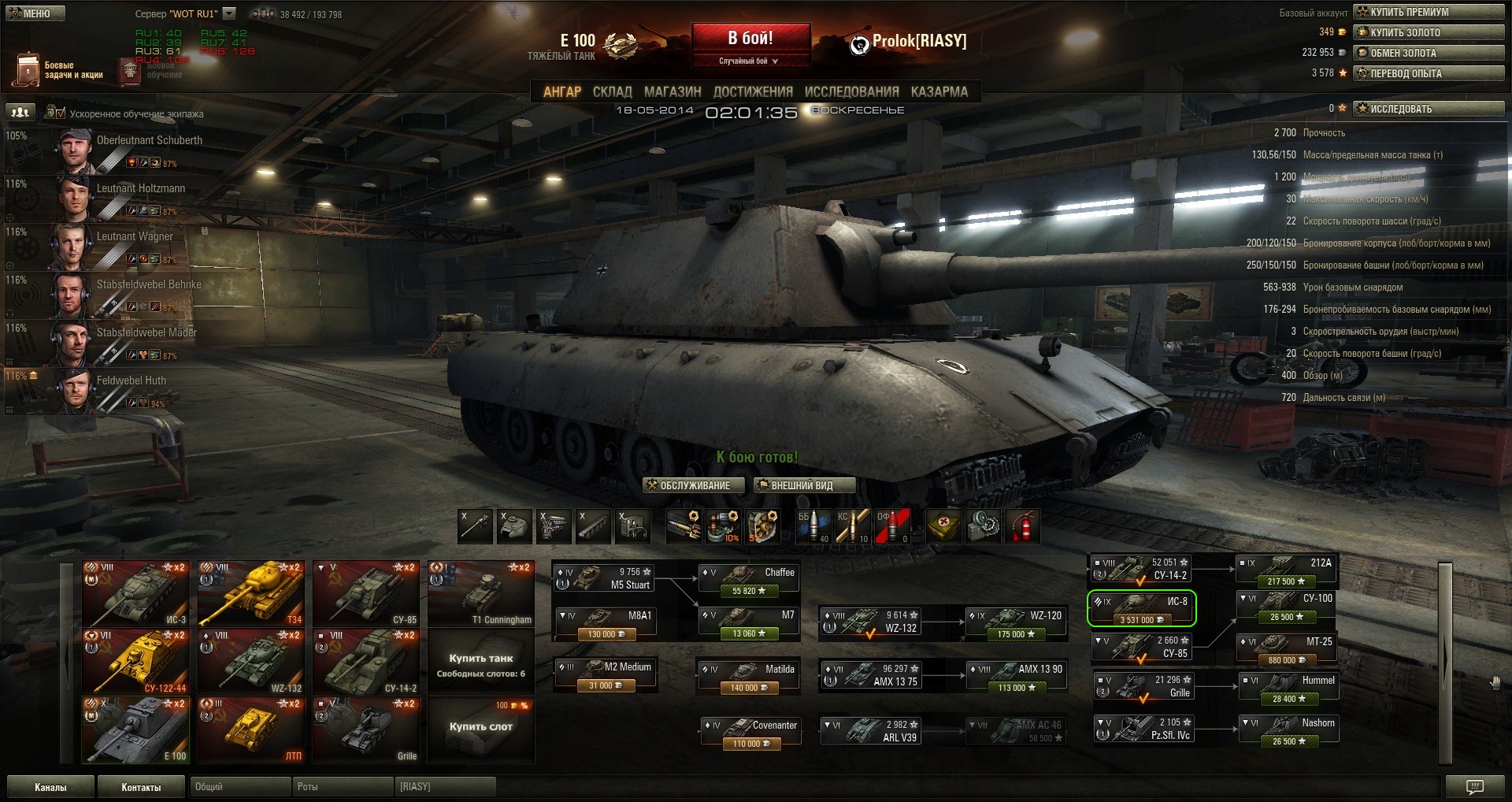Open the КАЗАРМА tab

click(x=939, y=92)
